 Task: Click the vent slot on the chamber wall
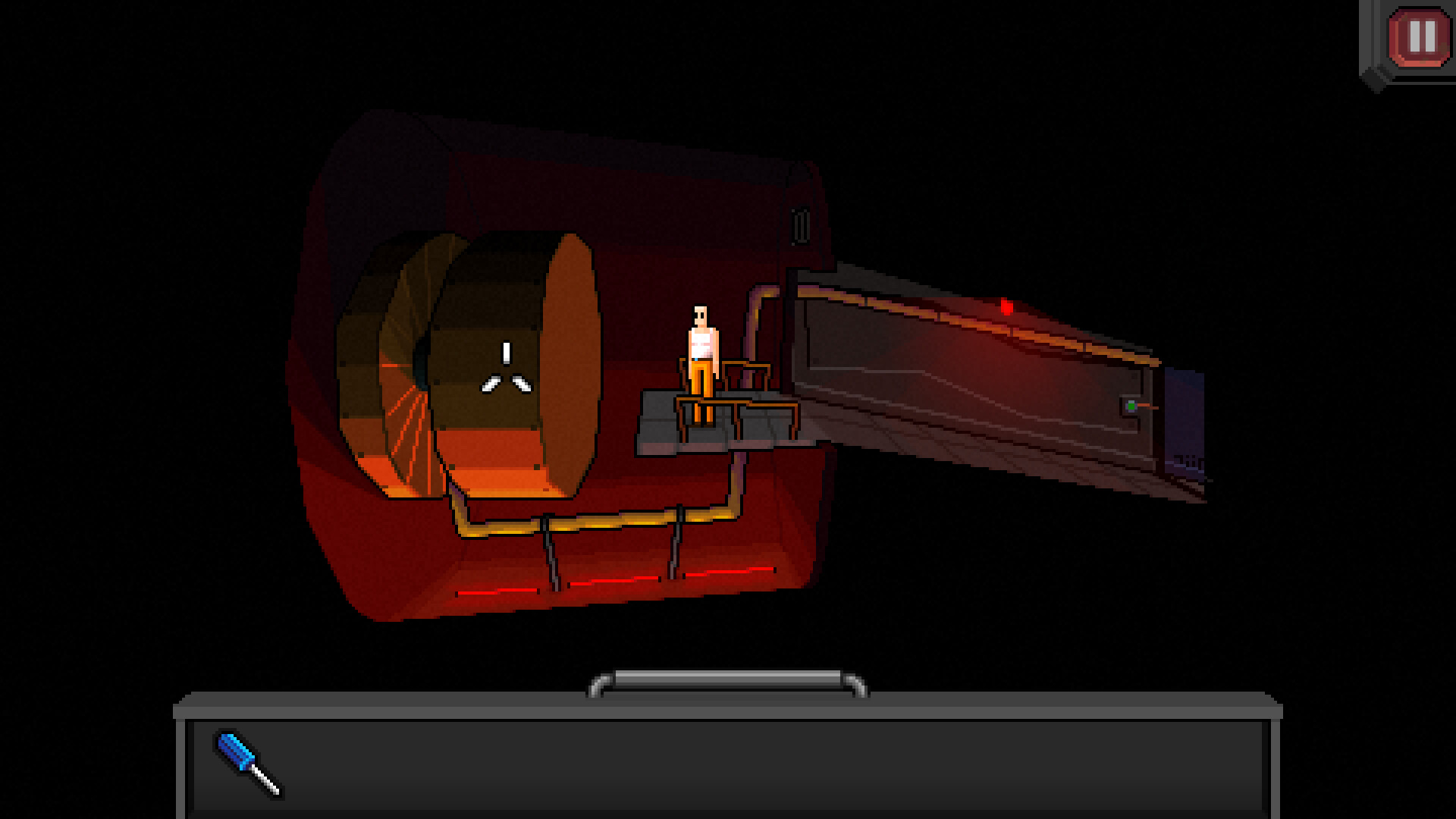[800, 224]
